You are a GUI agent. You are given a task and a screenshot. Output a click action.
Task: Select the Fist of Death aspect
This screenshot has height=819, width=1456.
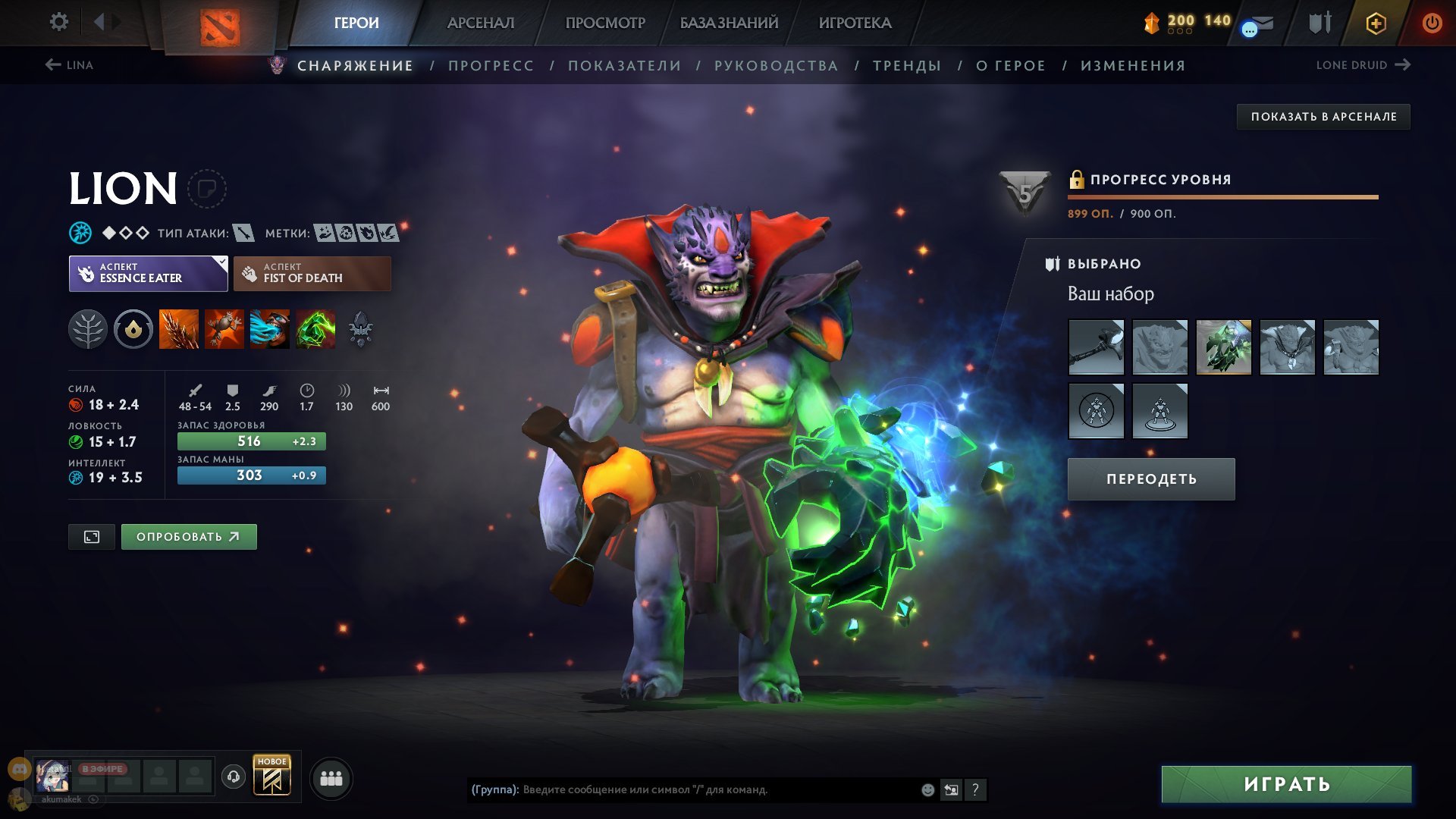[x=312, y=273]
